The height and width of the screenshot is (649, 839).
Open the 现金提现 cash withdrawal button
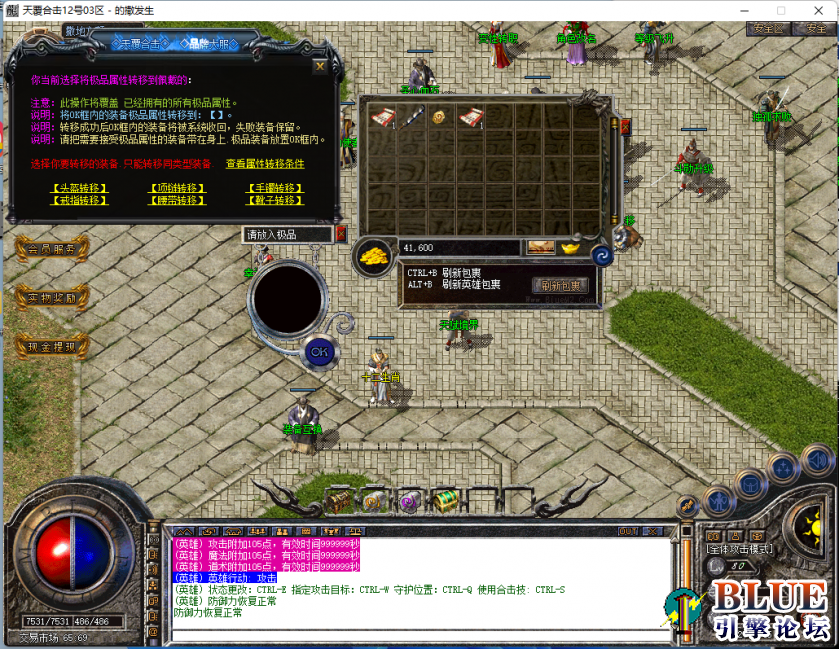click(52, 347)
